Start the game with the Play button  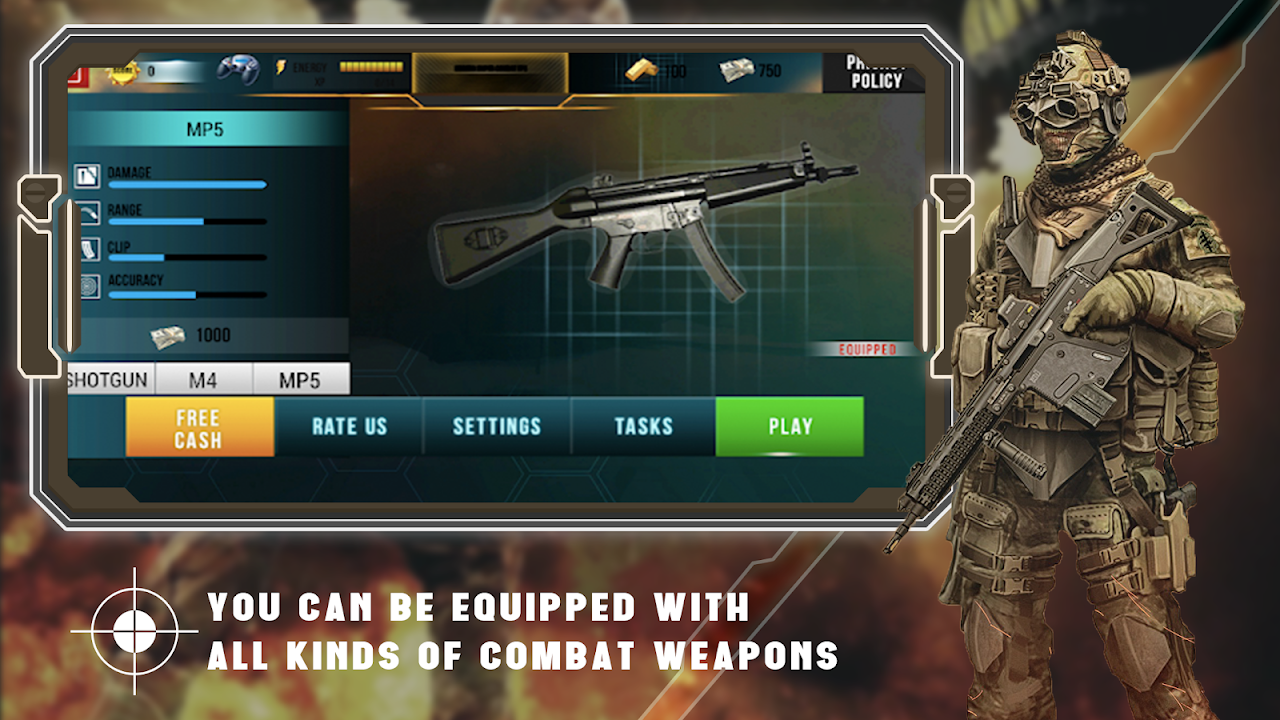(x=789, y=426)
